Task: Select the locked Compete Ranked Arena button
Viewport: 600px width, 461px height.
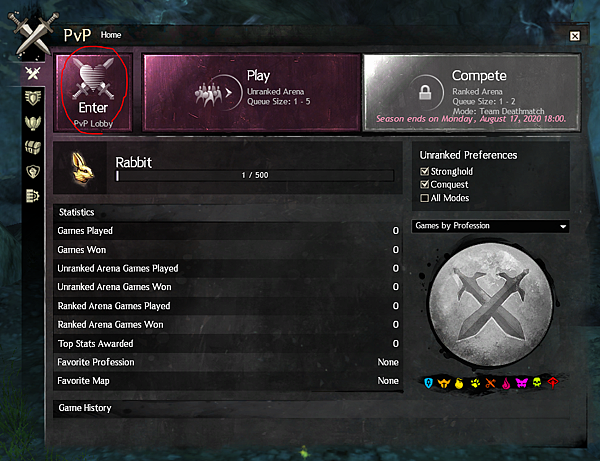Action: [471, 92]
